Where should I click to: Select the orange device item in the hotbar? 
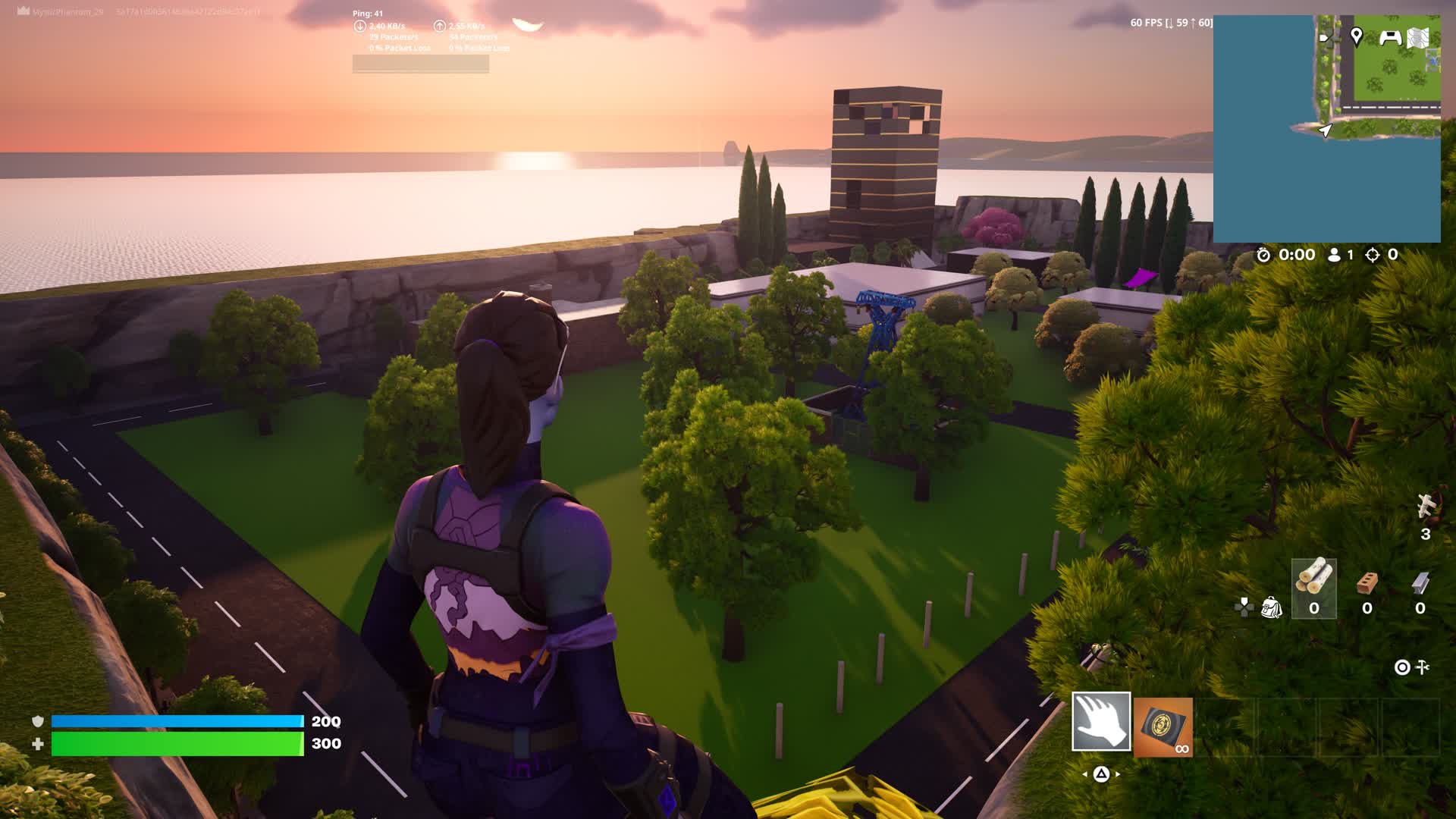pos(1163,726)
